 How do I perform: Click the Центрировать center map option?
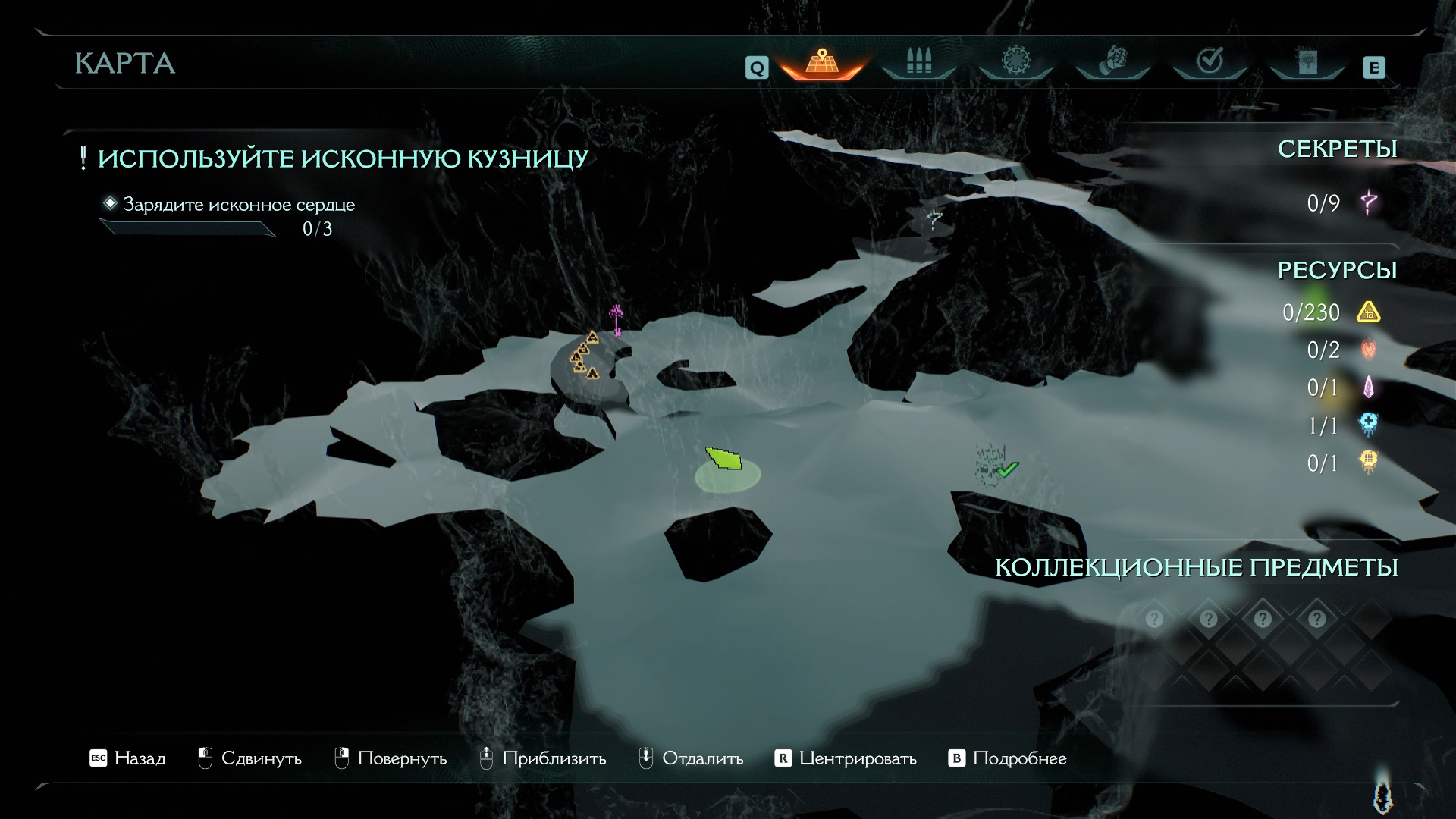pos(846,758)
